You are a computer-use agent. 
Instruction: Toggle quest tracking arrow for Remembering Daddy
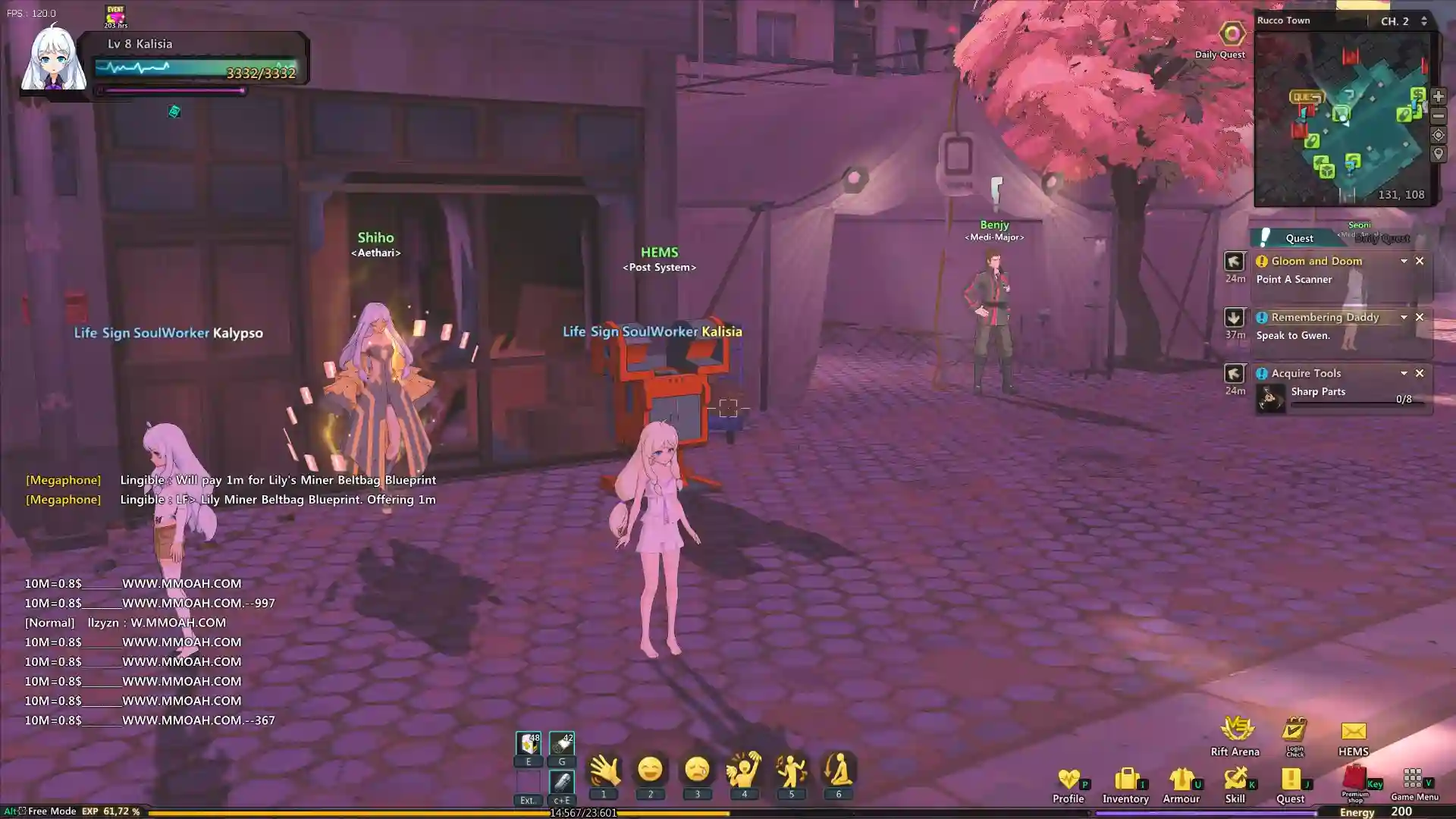pyautogui.click(x=1234, y=318)
